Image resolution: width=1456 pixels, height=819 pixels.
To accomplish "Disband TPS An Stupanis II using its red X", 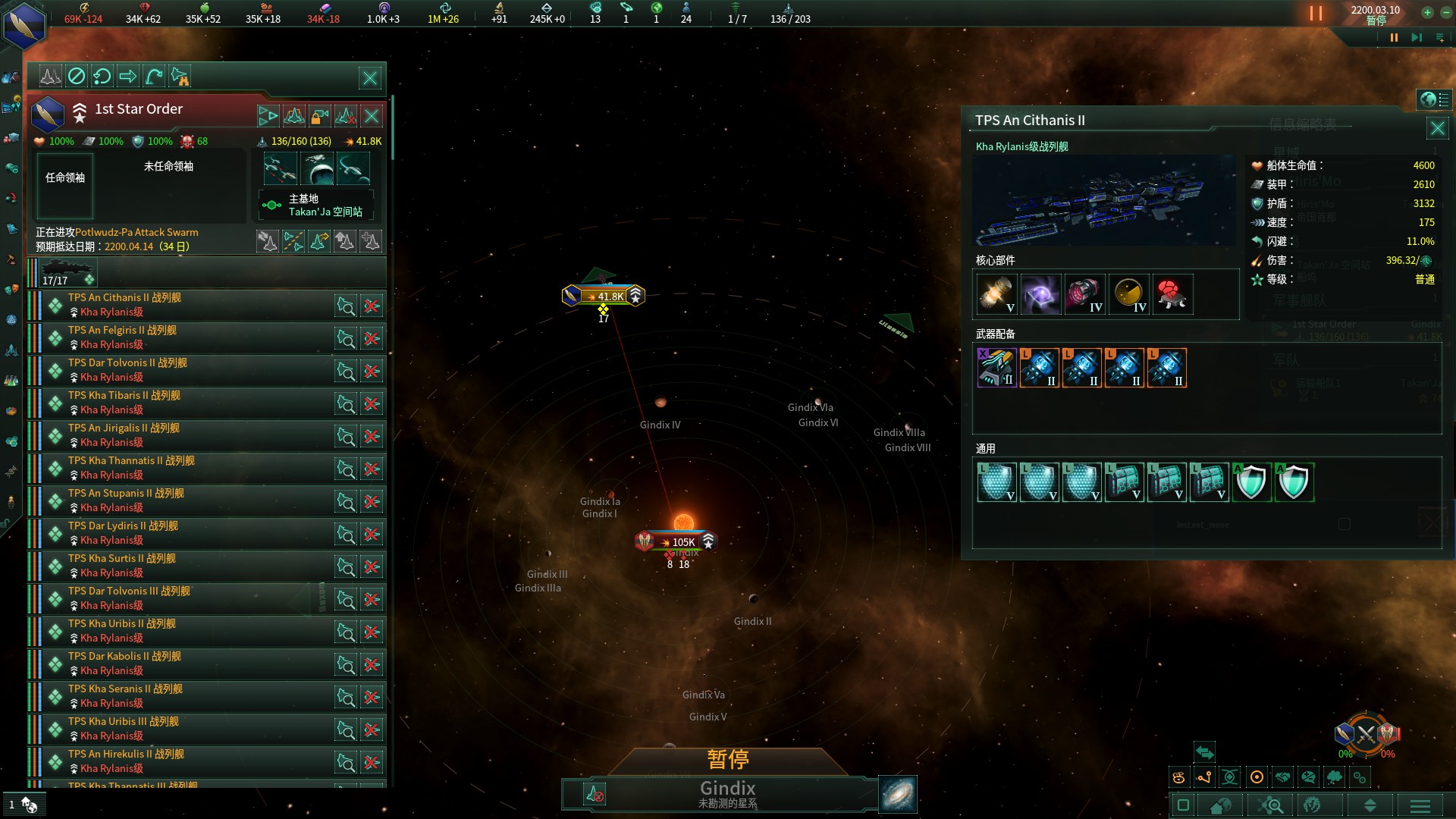I will (x=372, y=502).
